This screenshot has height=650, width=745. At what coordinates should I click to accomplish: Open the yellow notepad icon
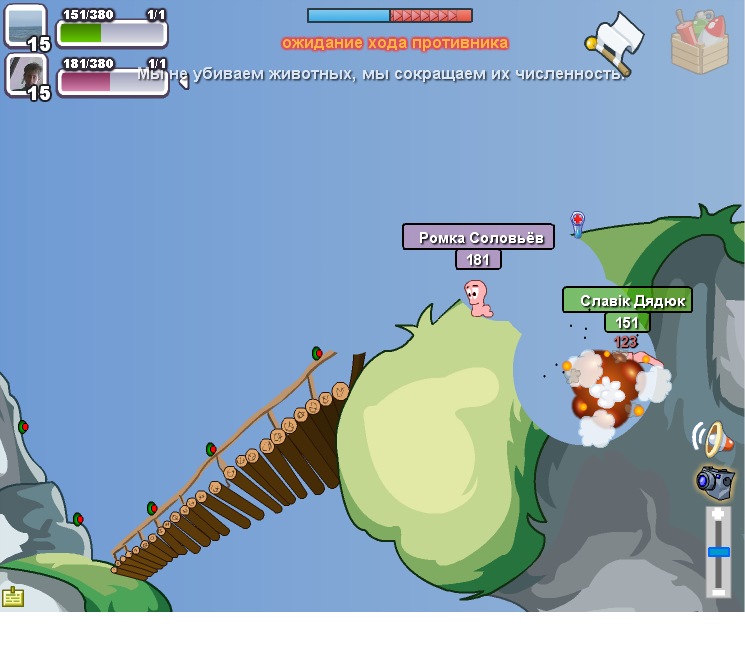[13, 597]
